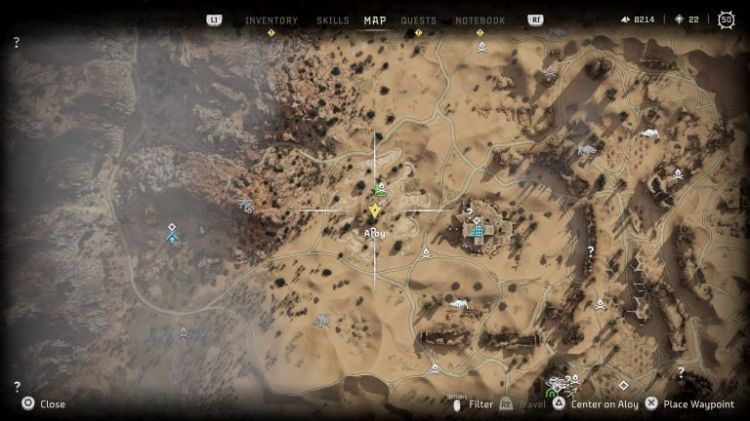Image resolution: width=750 pixels, height=421 pixels.
Task: Select the green bandit camp skull marker
Action: tap(380, 189)
